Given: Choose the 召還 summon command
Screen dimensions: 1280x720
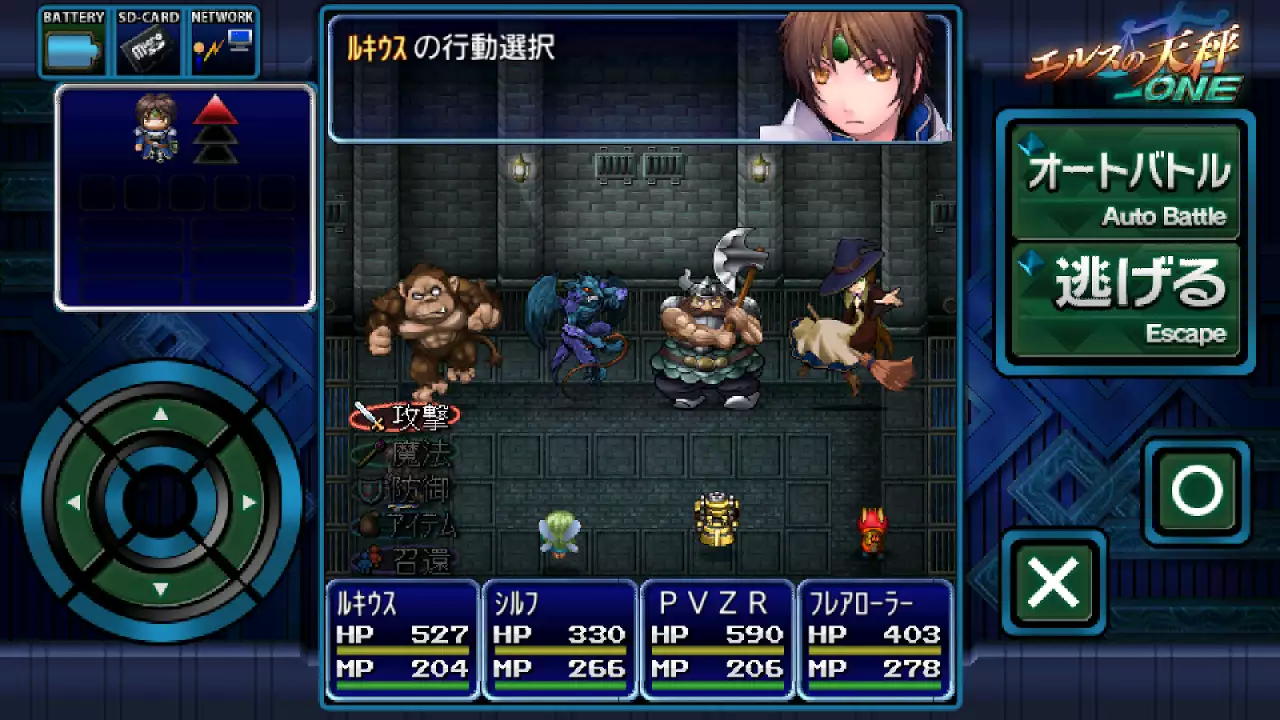Looking at the screenshot, I should point(408,561).
